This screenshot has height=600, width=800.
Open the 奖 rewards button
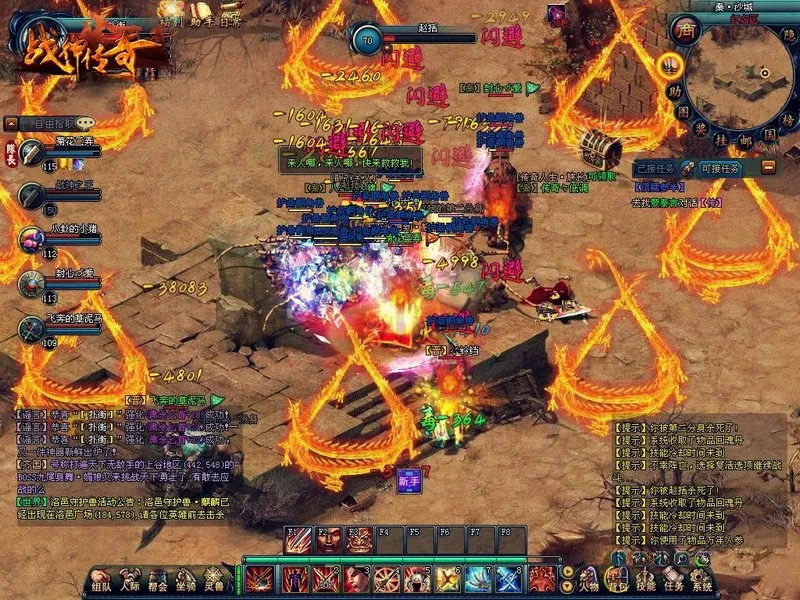[x=699, y=127]
